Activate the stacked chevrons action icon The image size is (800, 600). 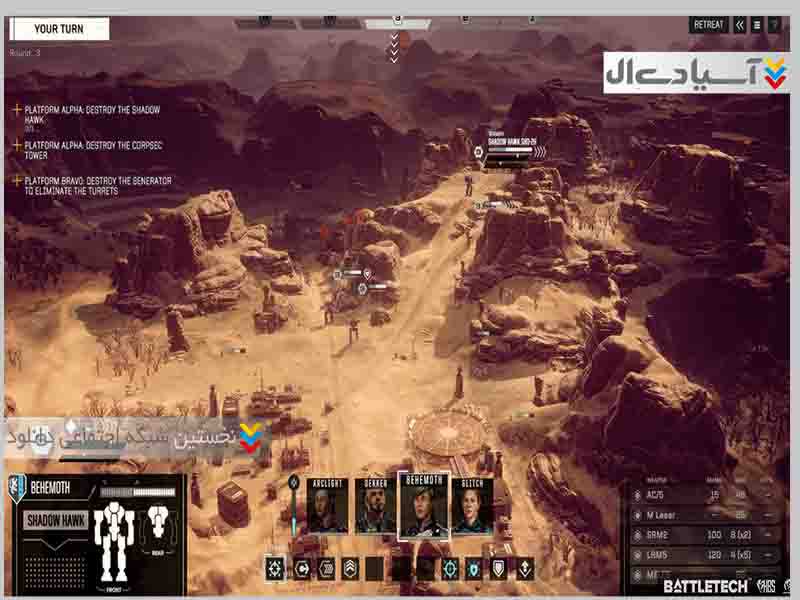pyautogui.click(x=350, y=569)
